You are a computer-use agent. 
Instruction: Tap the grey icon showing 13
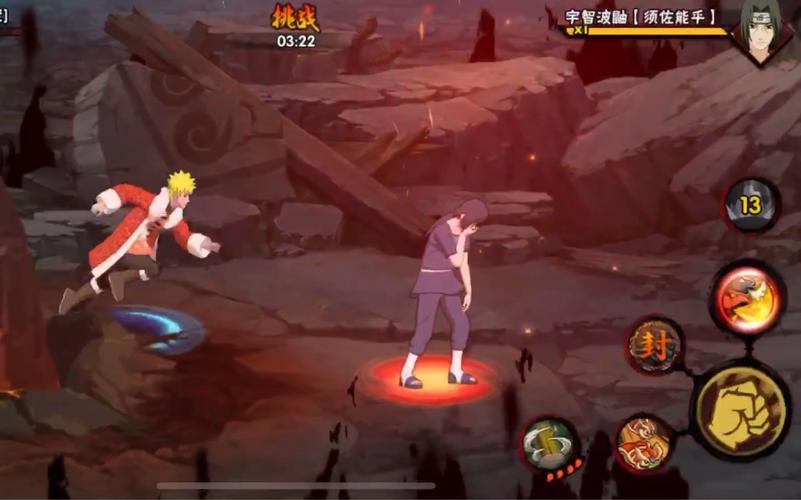(751, 205)
